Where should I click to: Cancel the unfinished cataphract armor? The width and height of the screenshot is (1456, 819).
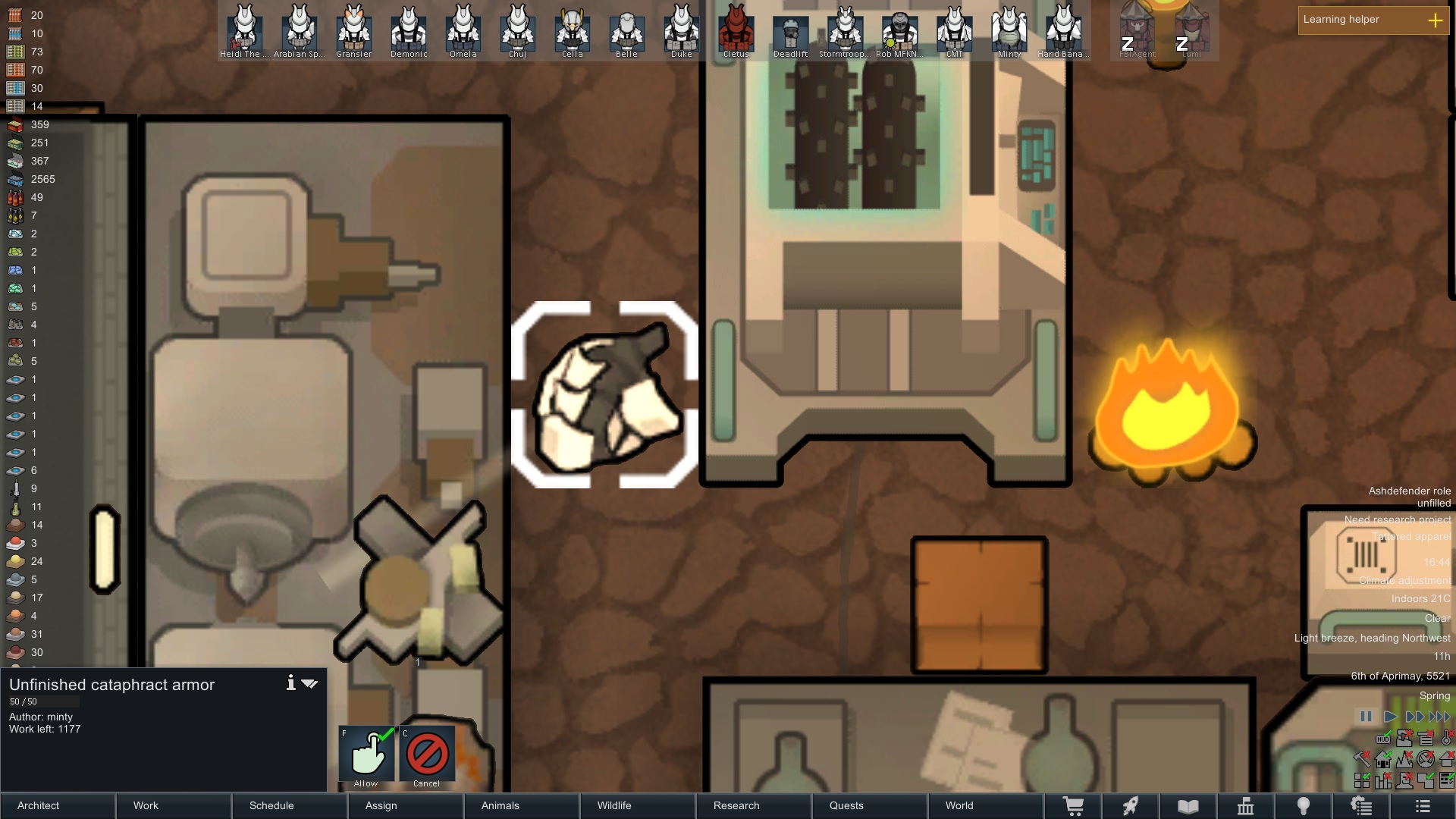pyautogui.click(x=427, y=754)
